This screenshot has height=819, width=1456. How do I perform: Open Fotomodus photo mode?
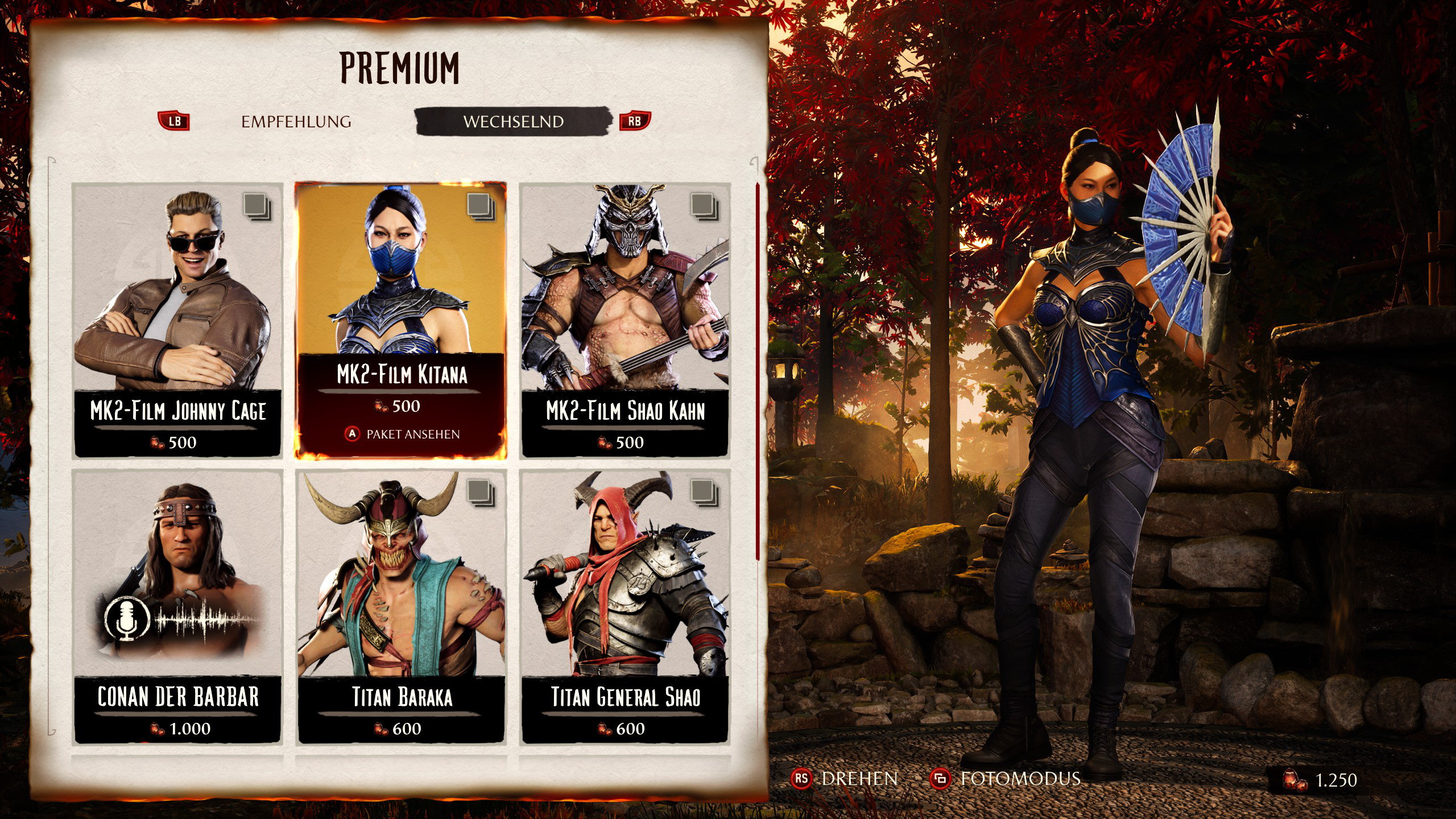click(x=1006, y=779)
